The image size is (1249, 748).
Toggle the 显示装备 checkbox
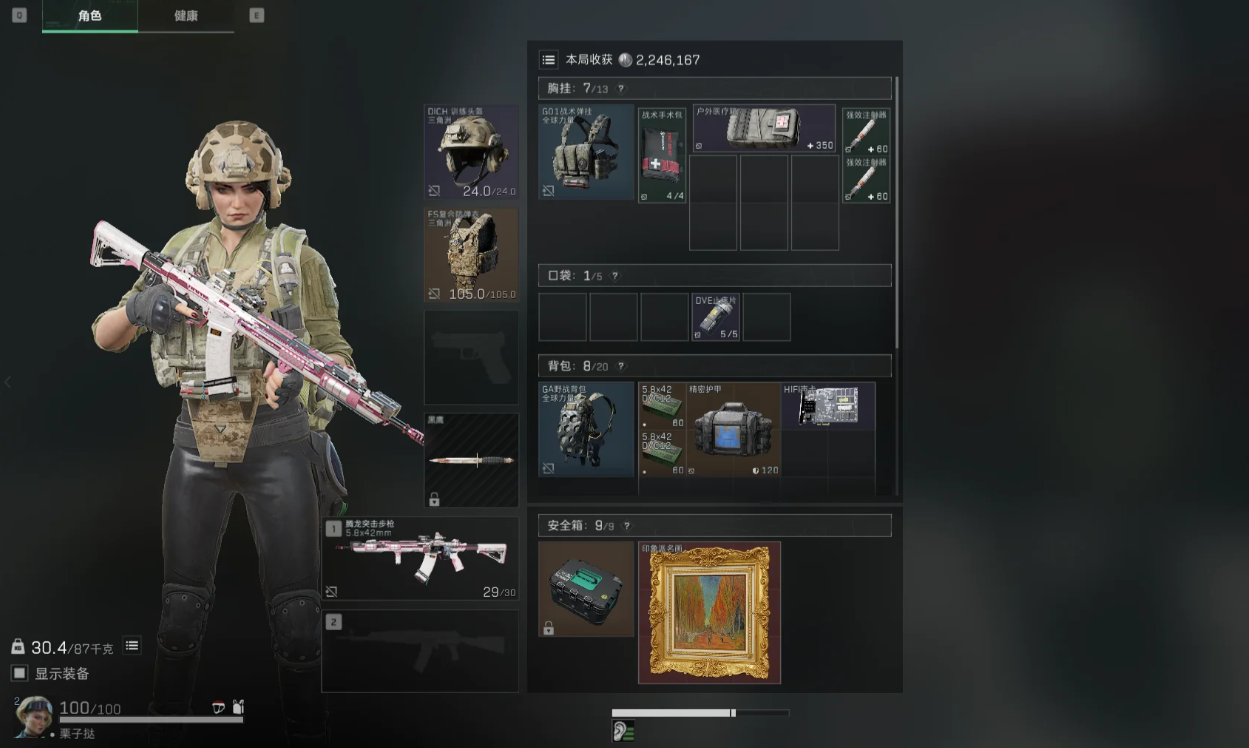pyautogui.click(x=19, y=673)
